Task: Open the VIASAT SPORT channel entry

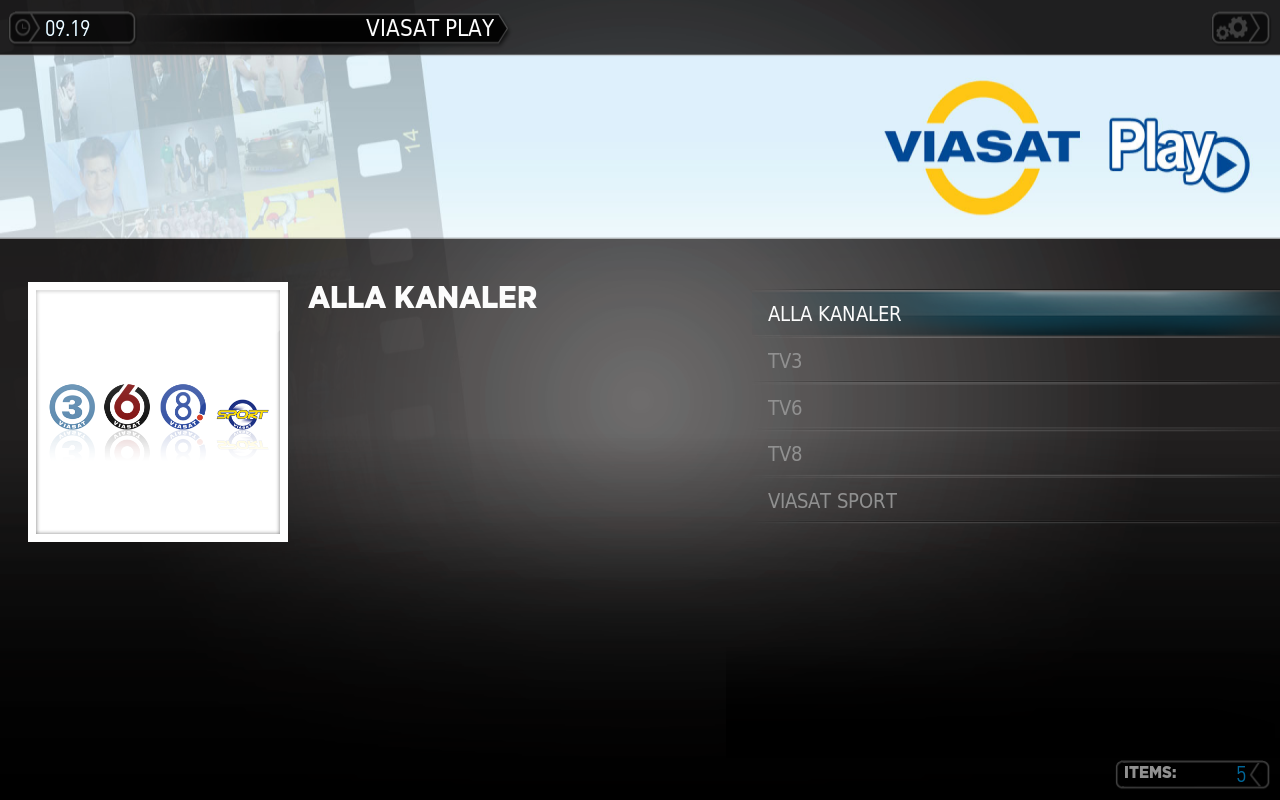Action: 832,500
